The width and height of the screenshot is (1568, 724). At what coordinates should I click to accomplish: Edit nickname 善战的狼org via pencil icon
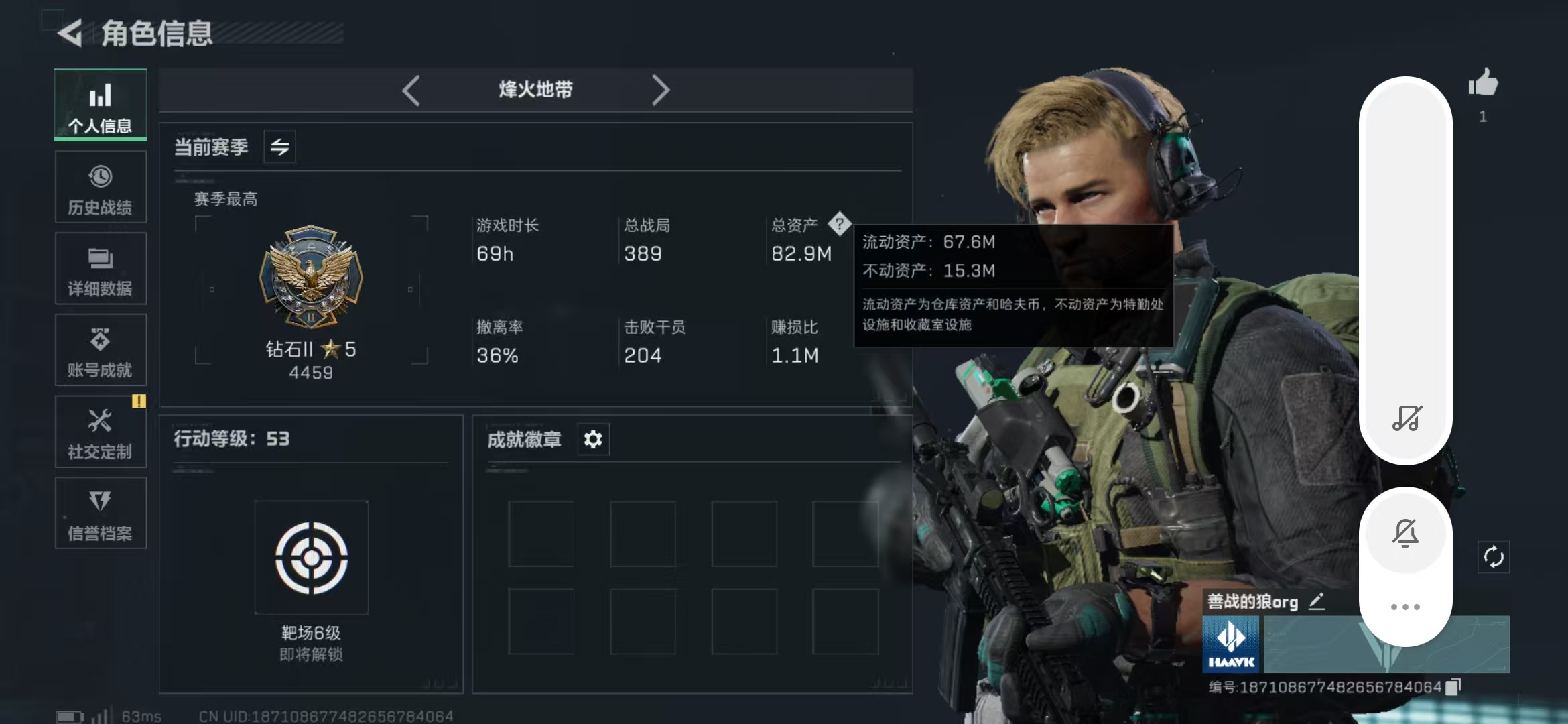(1316, 601)
